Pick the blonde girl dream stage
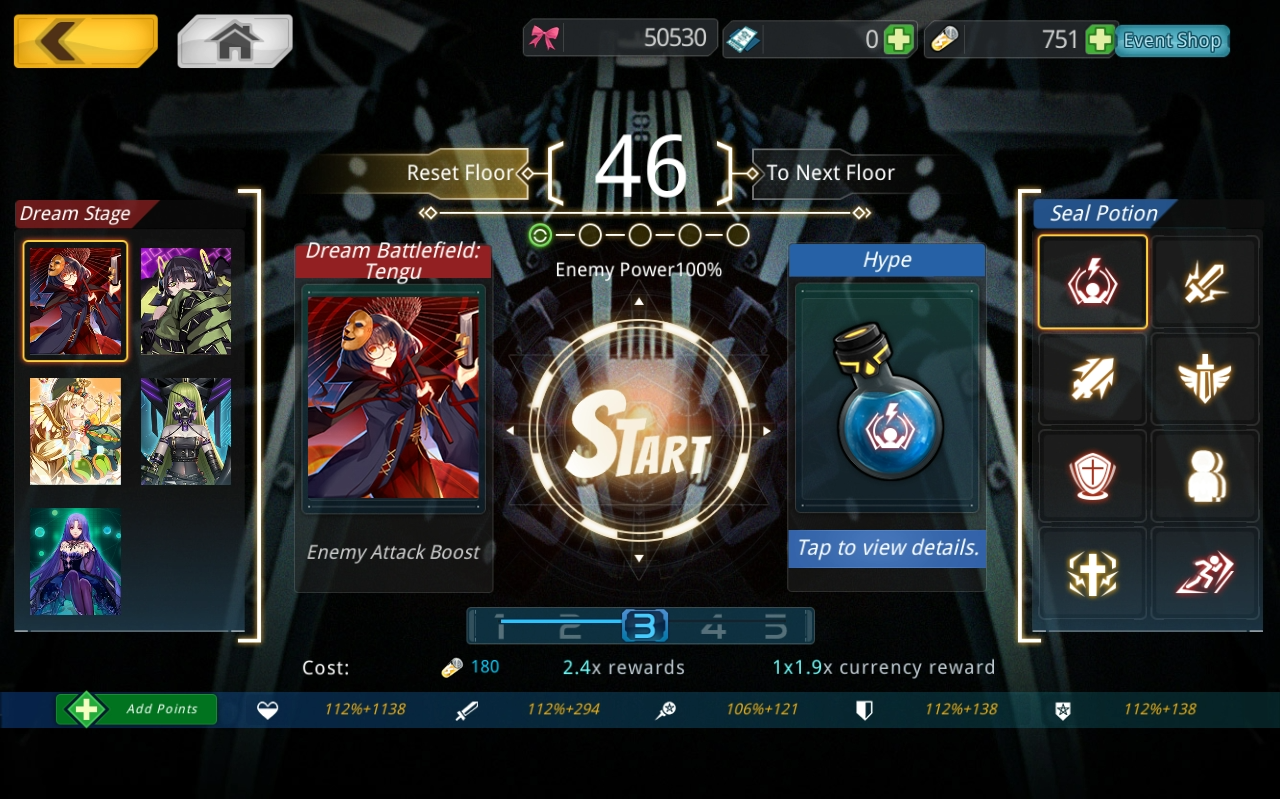Image resolution: width=1280 pixels, height=799 pixels. click(76, 431)
